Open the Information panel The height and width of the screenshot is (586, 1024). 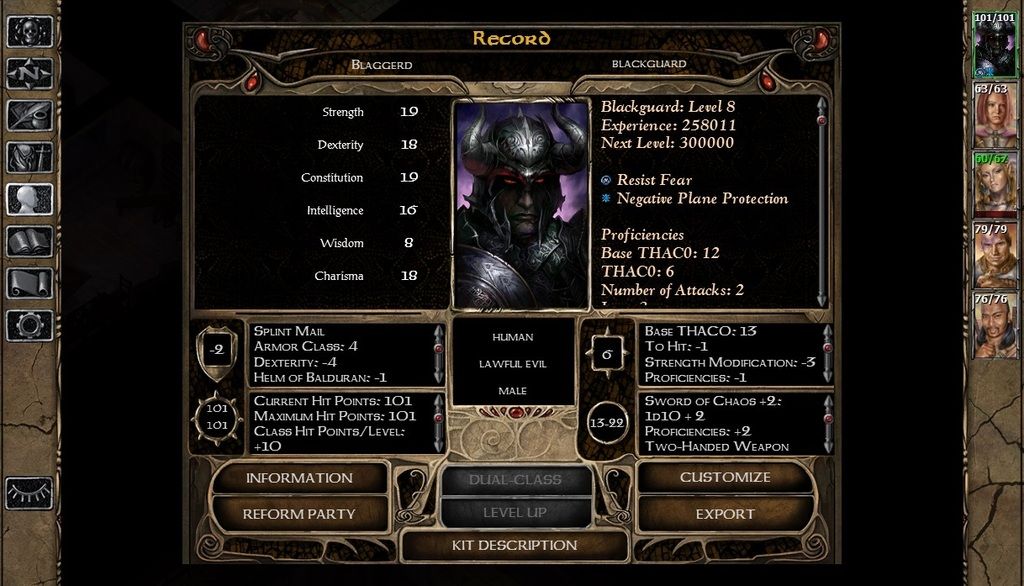point(299,478)
